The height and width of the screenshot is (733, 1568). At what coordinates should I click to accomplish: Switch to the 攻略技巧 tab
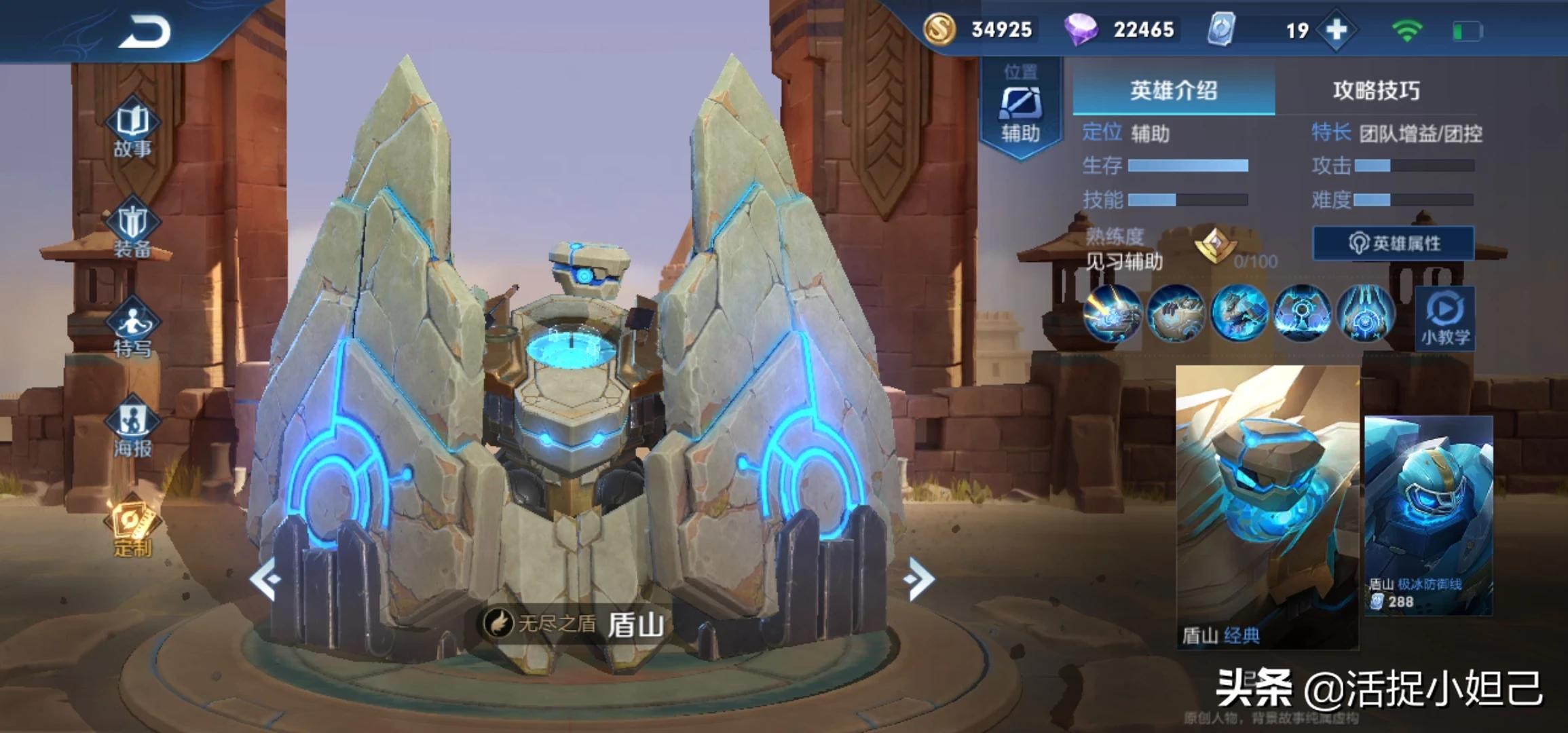1376,91
